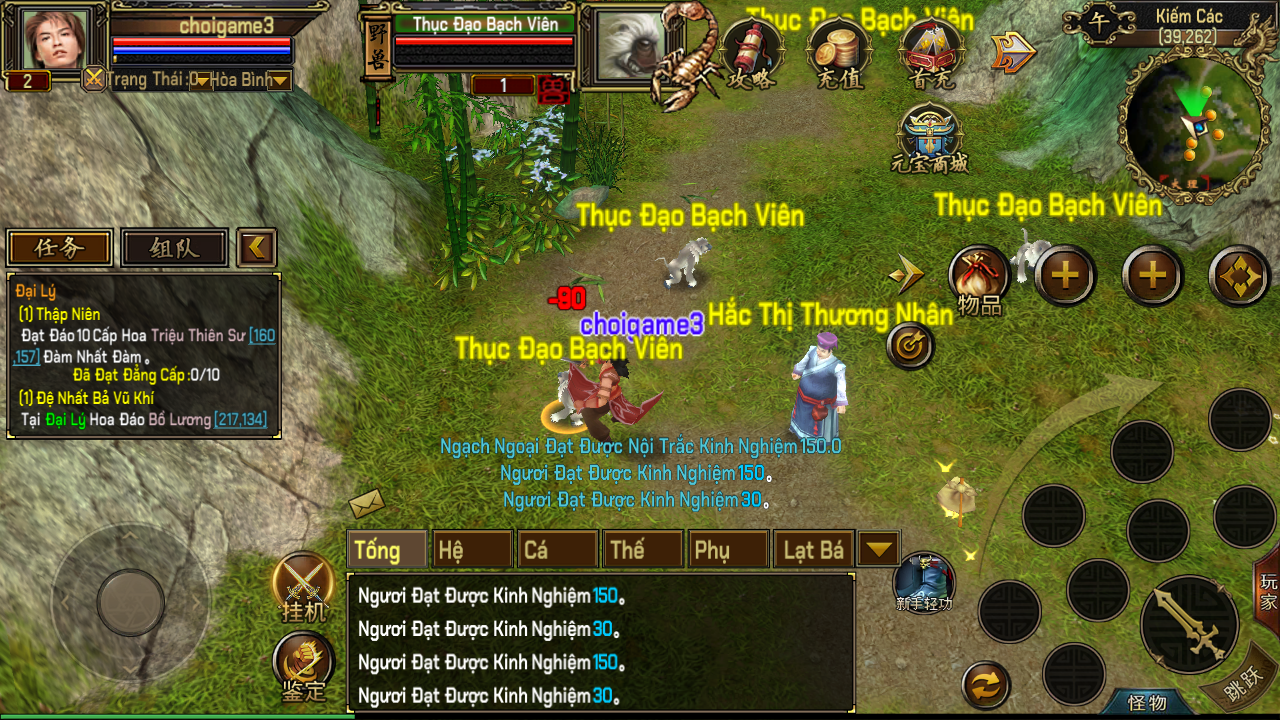Open the chat tabs dropdown arrow
1280x720 pixels.
click(x=878, y=549)
